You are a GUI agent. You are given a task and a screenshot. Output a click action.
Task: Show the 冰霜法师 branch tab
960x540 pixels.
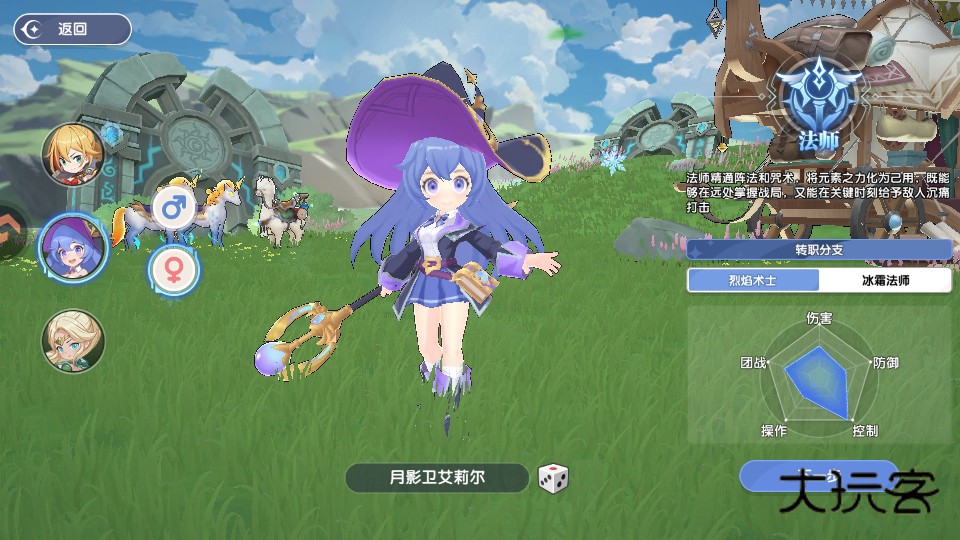coord(885,281)
